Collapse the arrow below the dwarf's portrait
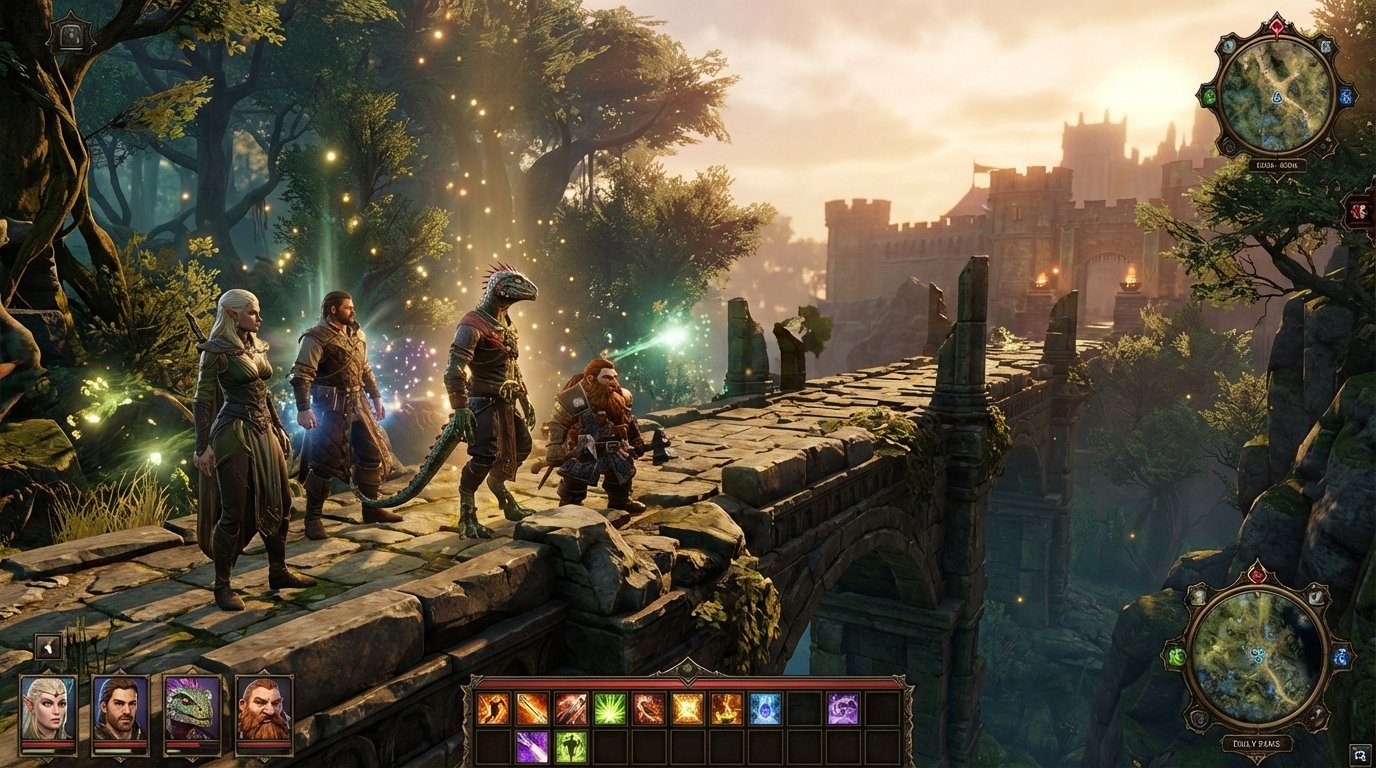The height and width of the screenshot is (768, 1376). coord(264,758)
